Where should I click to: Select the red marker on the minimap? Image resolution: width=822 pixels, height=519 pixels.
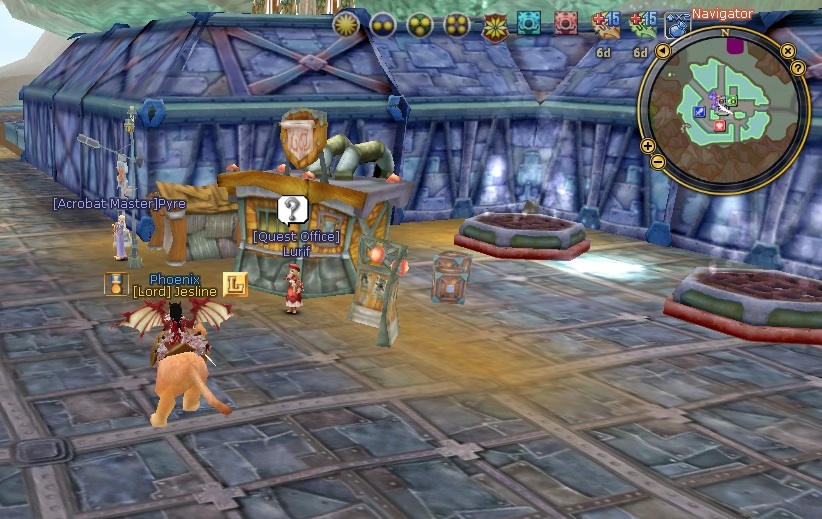coord(719,125)
